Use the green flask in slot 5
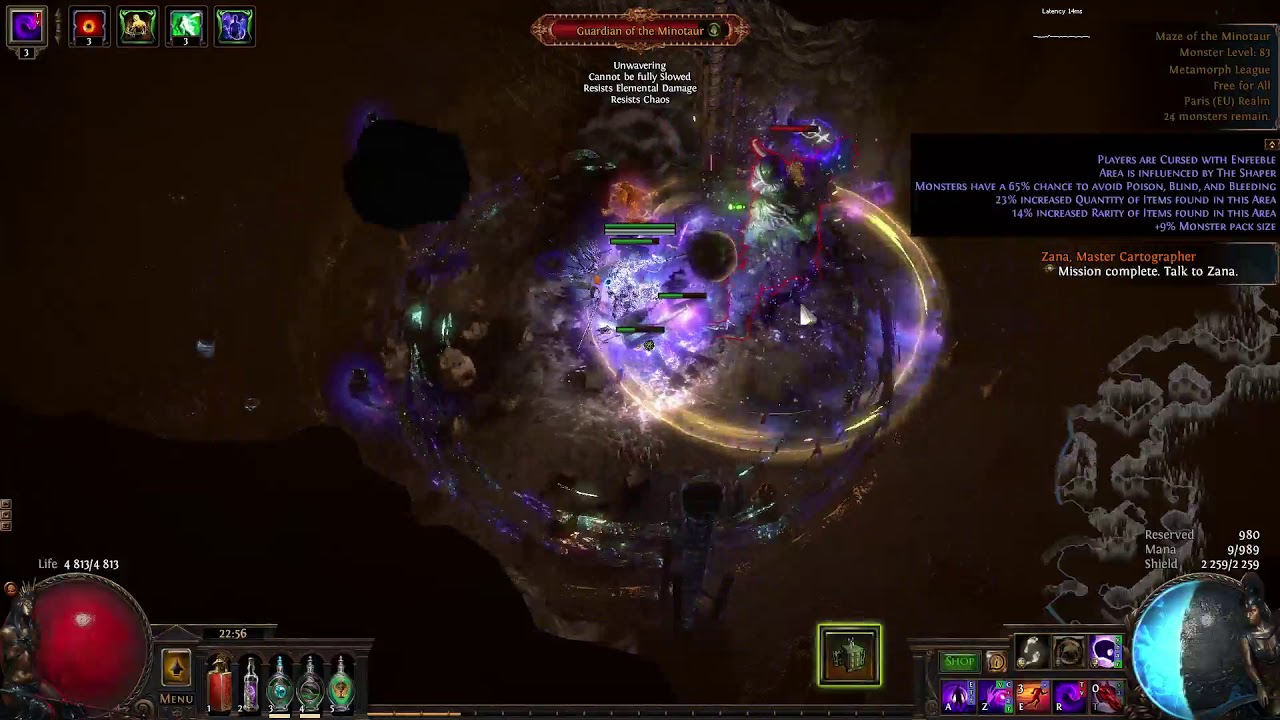1280x720 pixels. [x=341, y=685]
